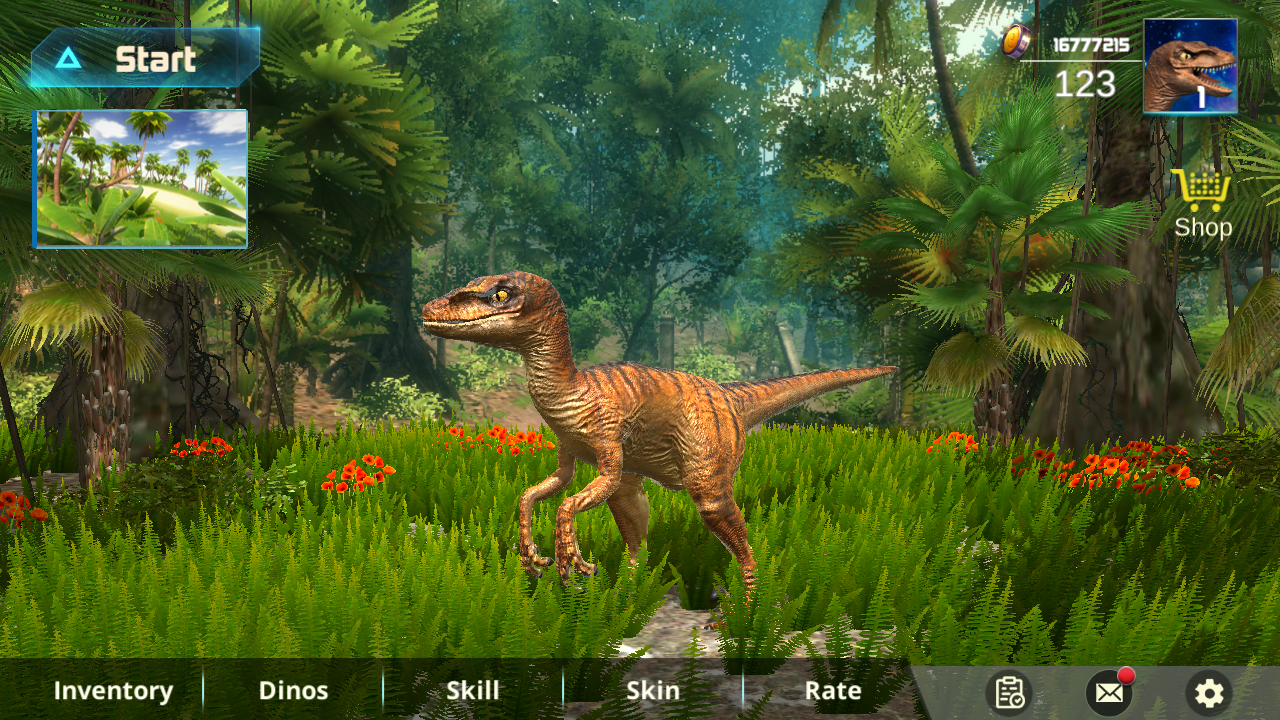
Task: Choose the Skin menu
Action: [x=653, y=691]
